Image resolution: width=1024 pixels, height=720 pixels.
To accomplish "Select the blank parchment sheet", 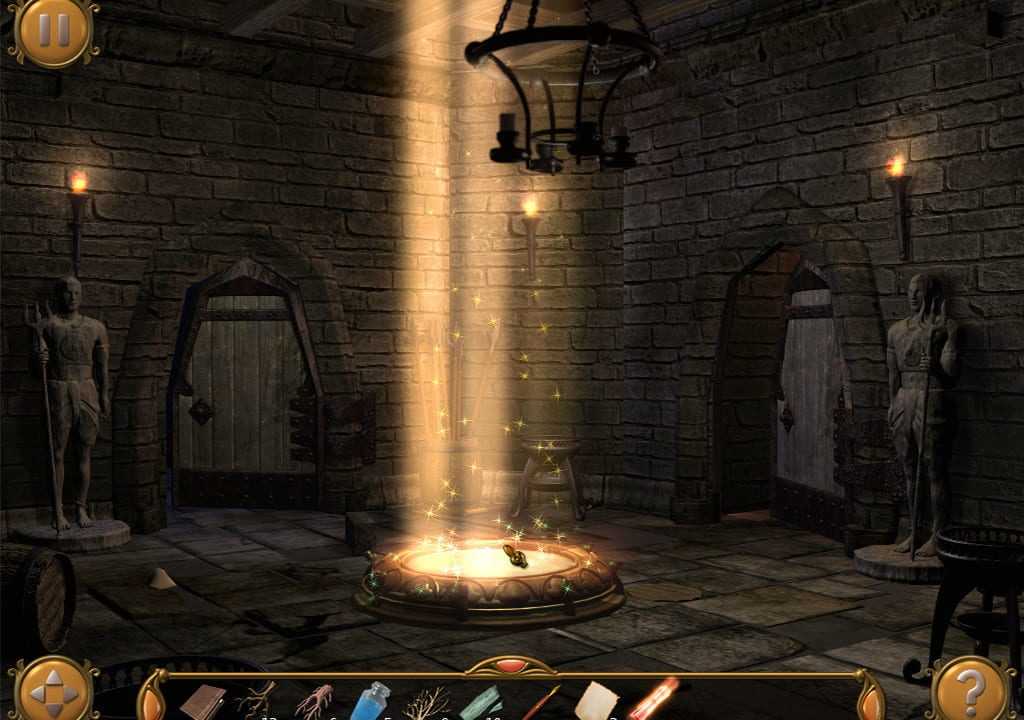I will (596, 701).
